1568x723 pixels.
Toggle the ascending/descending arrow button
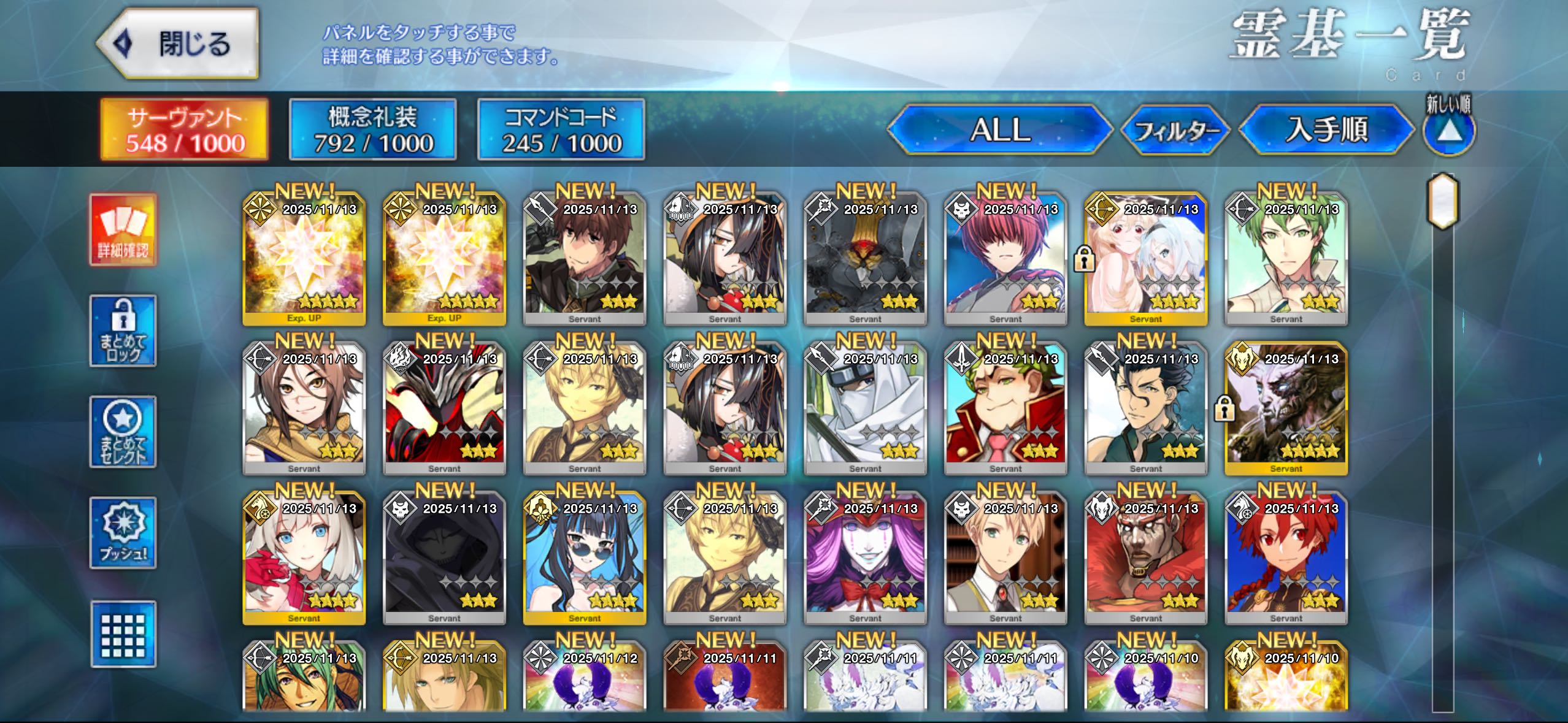[x=1448, y=131]
